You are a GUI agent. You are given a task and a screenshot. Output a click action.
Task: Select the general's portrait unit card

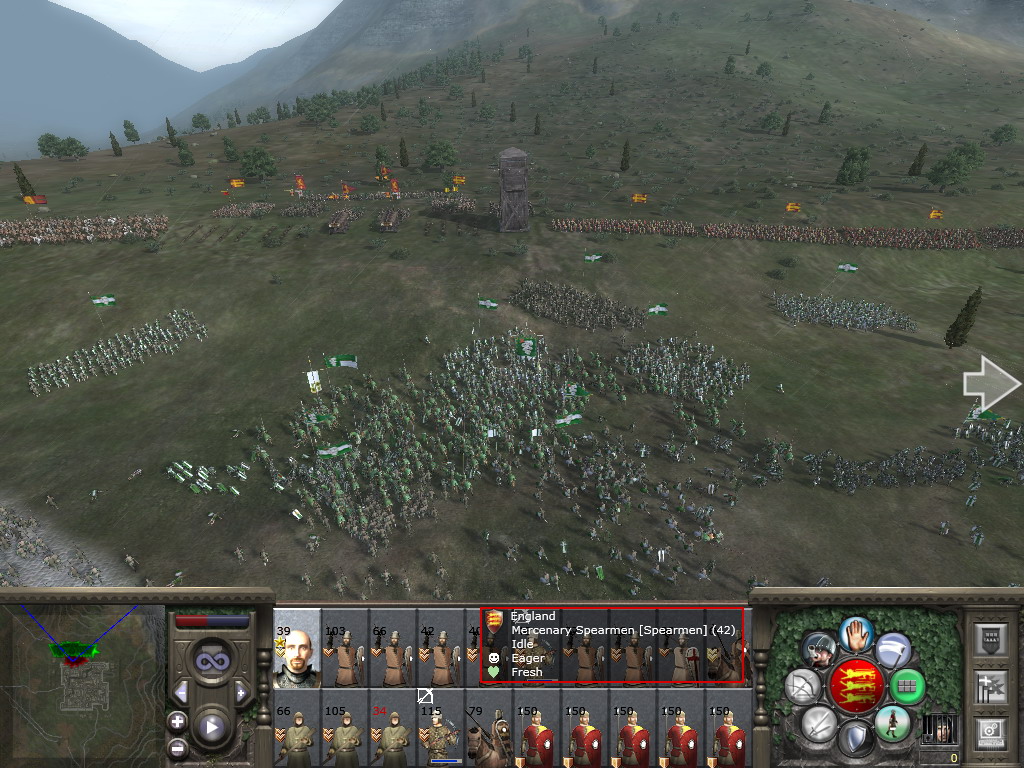(x=297, y=650)
